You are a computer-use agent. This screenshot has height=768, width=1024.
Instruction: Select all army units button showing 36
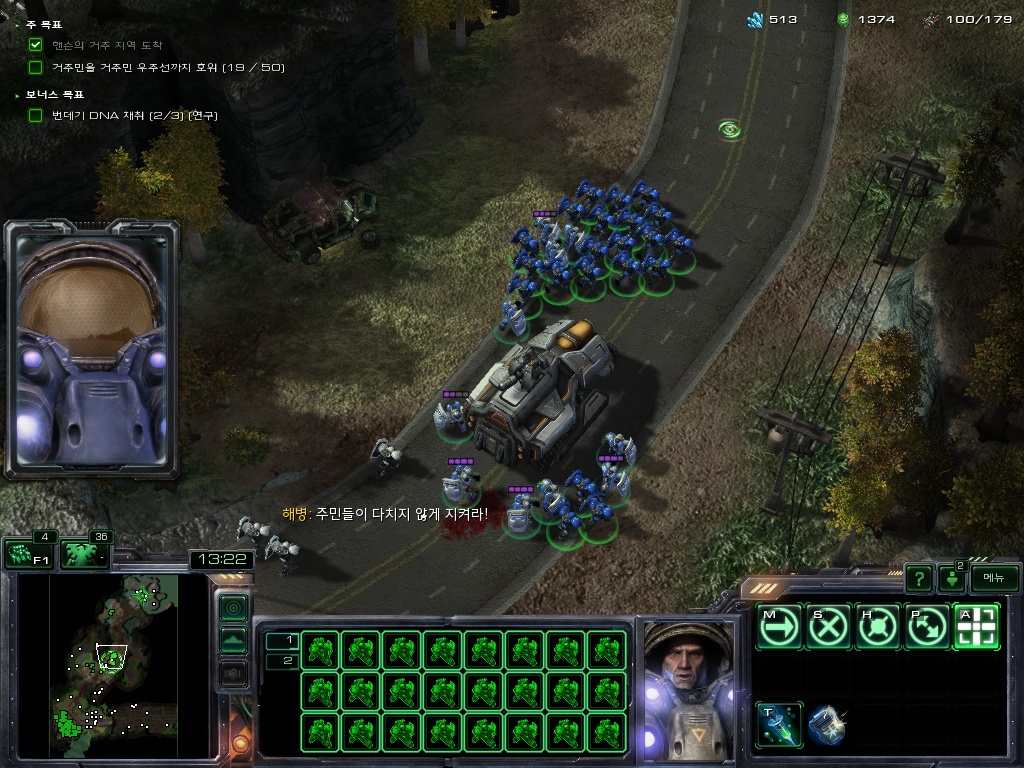[86, 554]
